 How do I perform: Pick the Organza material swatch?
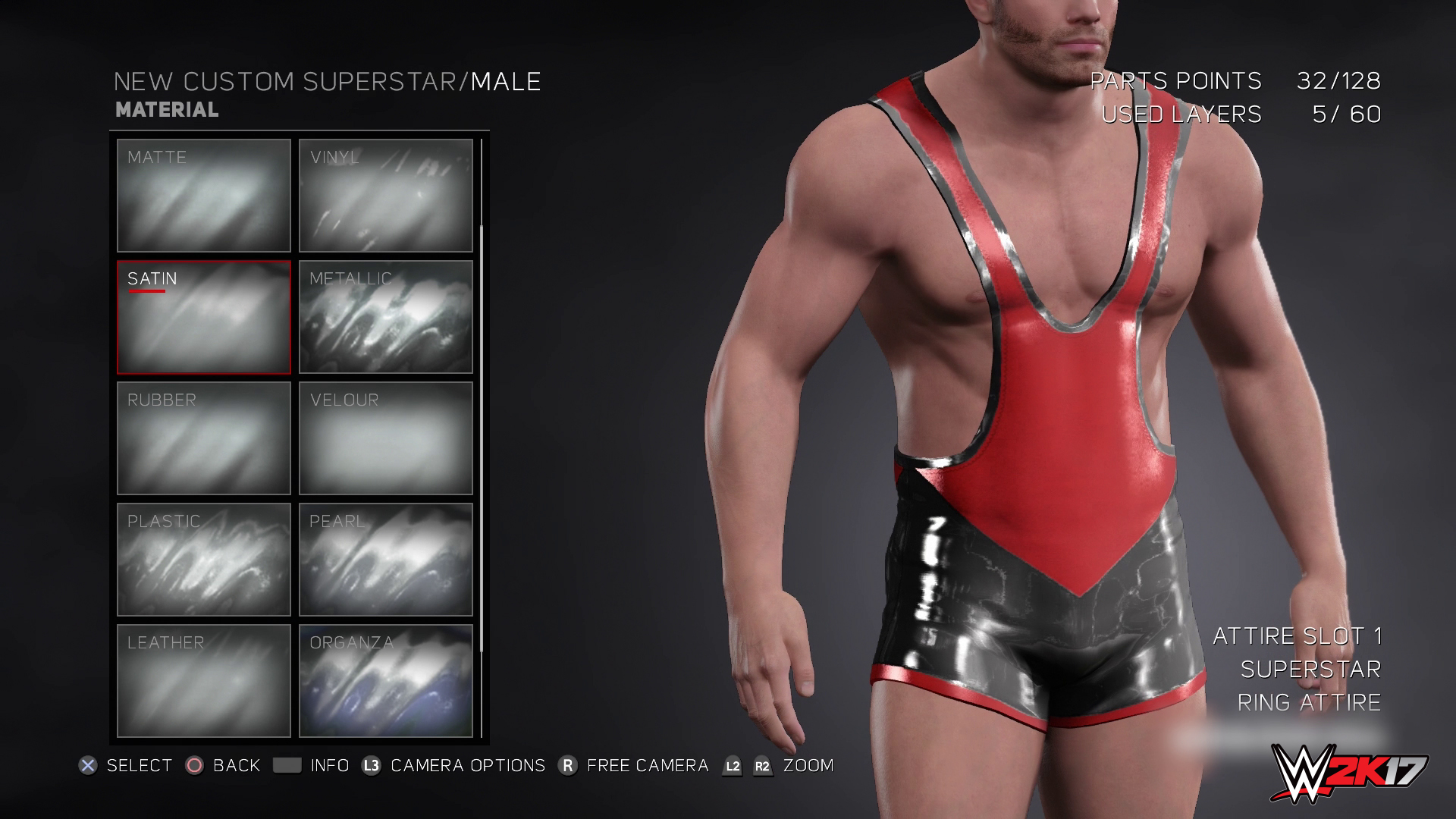pyautogui.click(x=385, y=680)
